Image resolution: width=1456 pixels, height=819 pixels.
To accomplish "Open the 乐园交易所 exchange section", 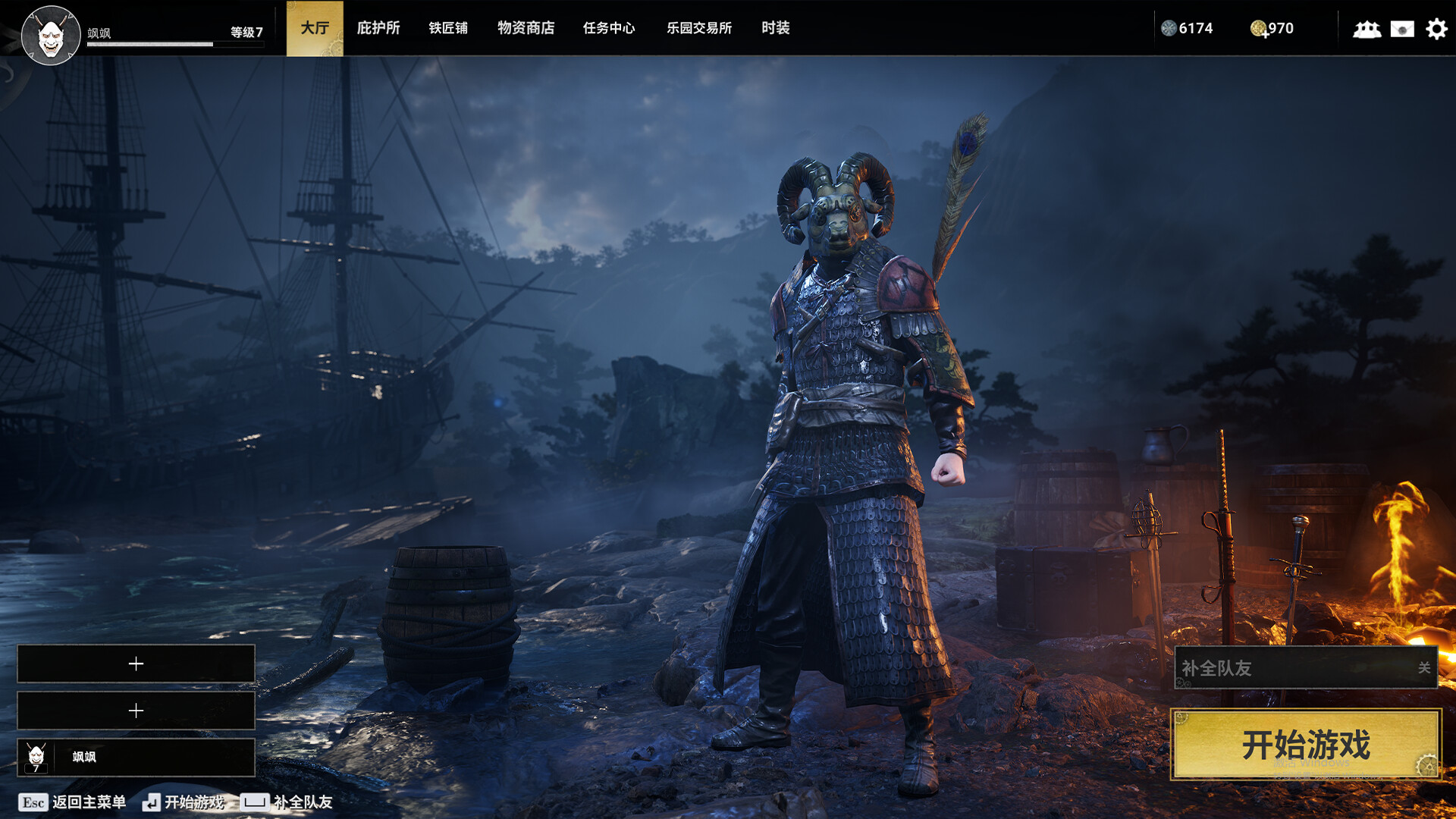I will tap(698, 28).
